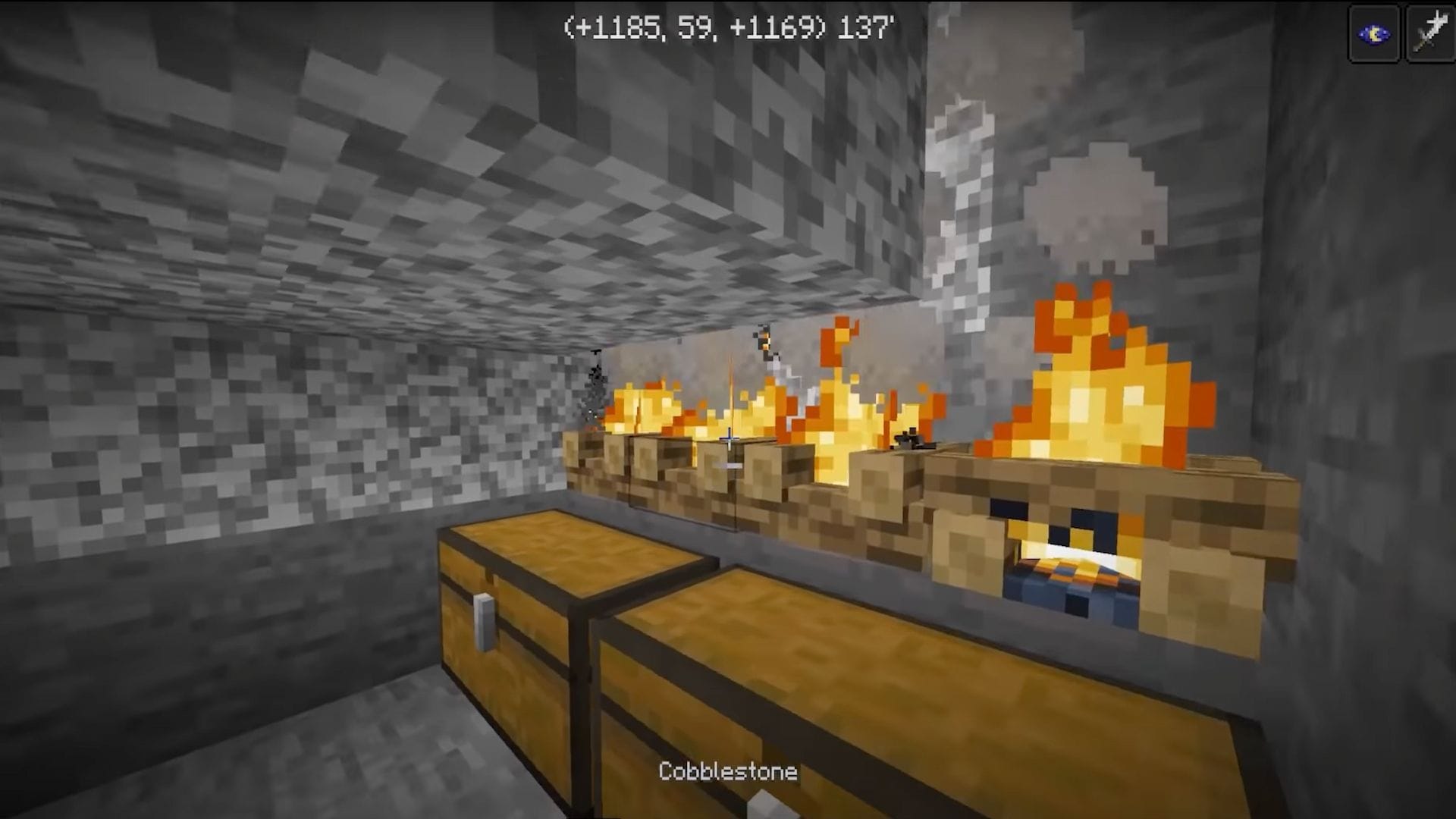Select the iron sword icon top-right
Image resolution: width=1456 pixels, height=819 pixels.
(1432, 31)
